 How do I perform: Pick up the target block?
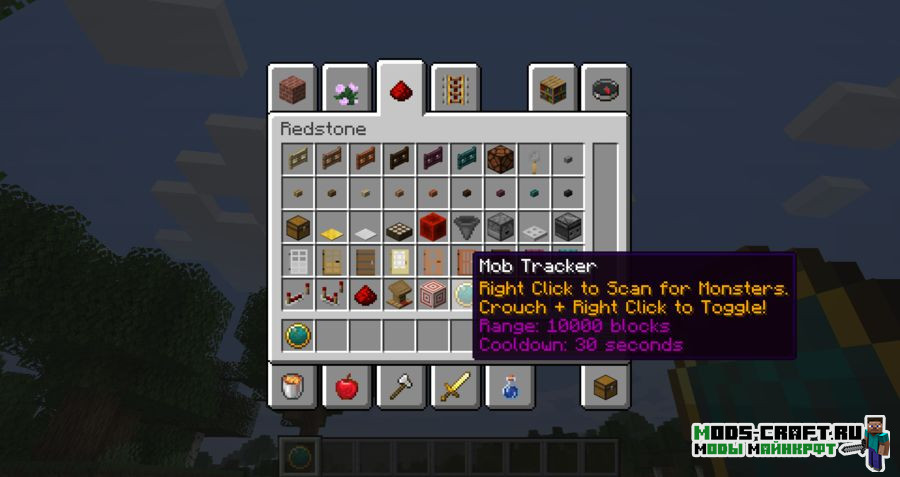tap(433, 295)
